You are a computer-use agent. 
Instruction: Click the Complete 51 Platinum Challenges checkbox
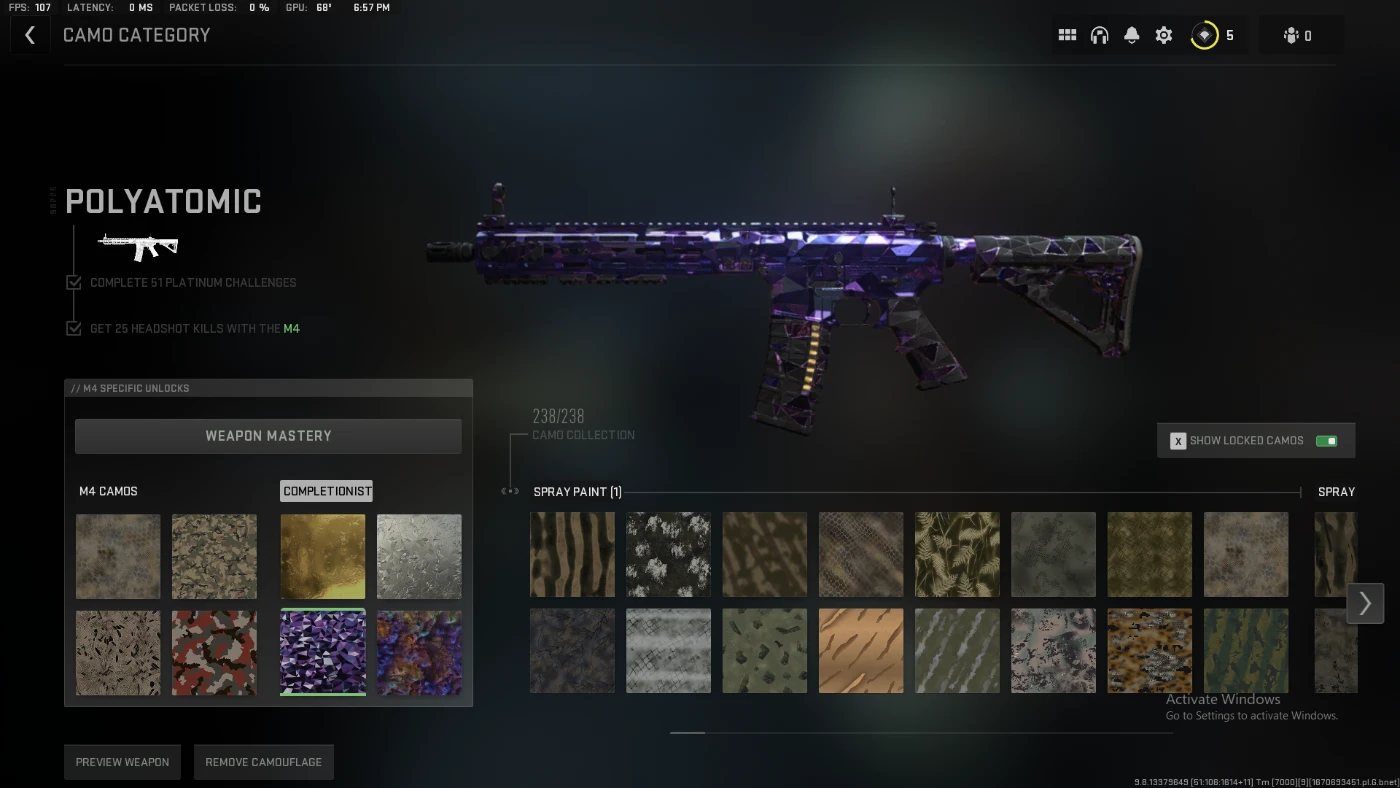73,282
